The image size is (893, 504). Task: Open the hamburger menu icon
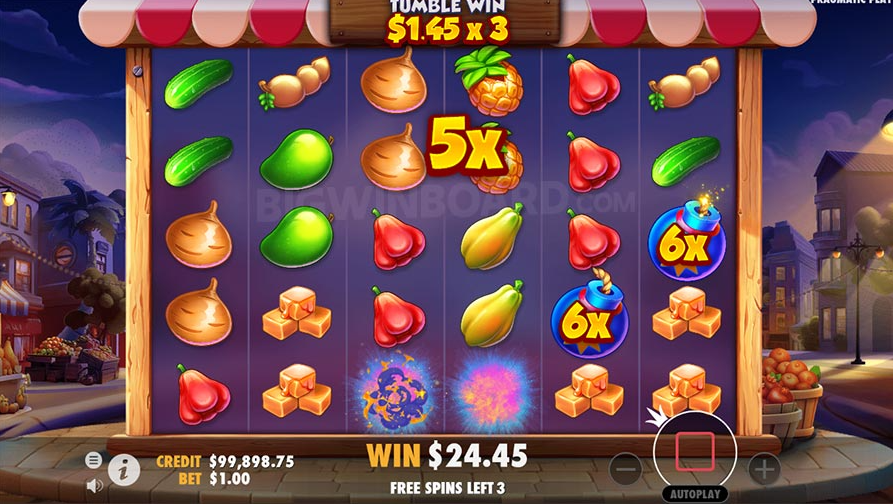[x=94, y=460]
